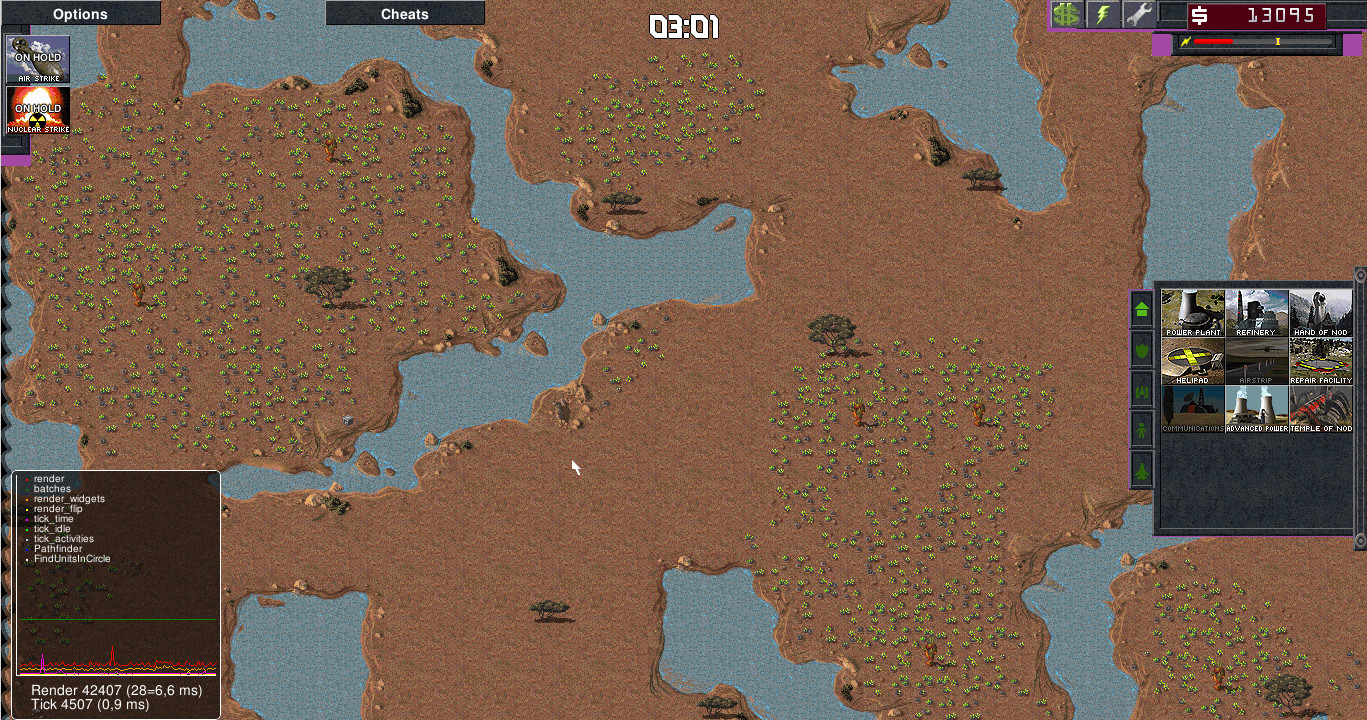
Task: Queue the Advanced Power Plant
Action: pyautogui.click(x=1256, y=408)
